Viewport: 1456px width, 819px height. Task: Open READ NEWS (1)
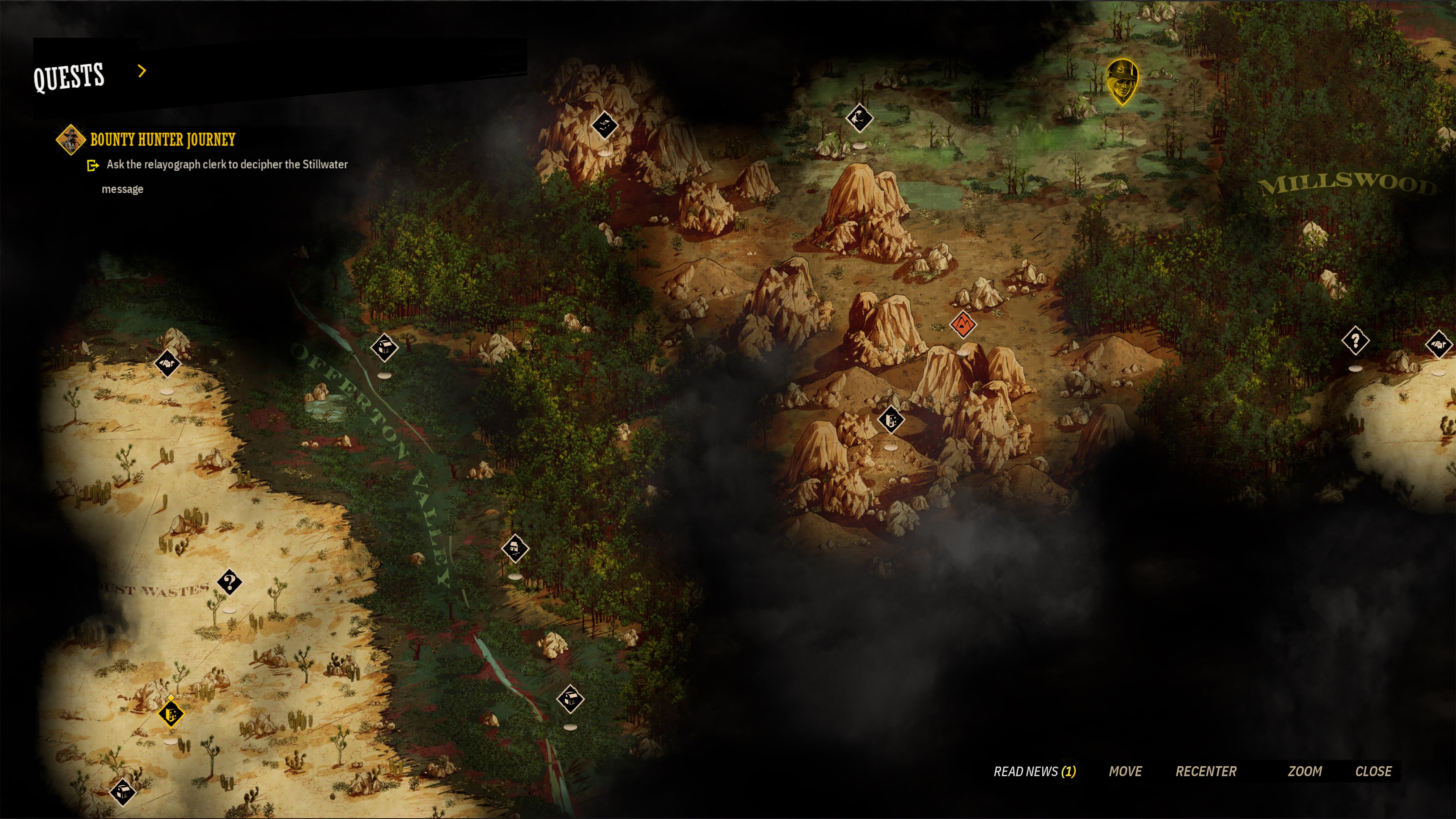pyautogui.click(x=1036, y=771)
